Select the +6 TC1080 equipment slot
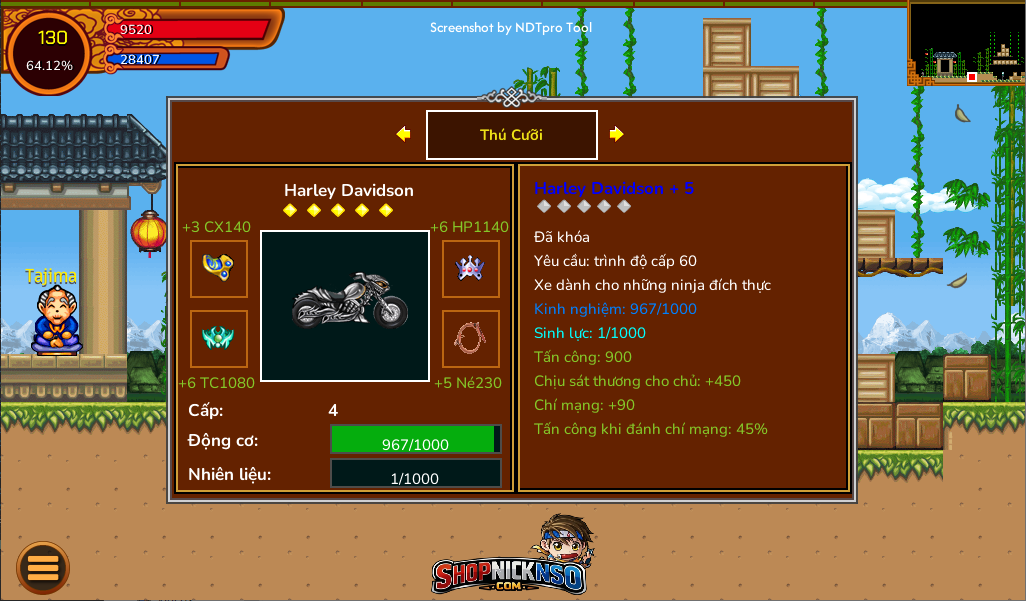 pyautogui.click(x=219, y=338)
